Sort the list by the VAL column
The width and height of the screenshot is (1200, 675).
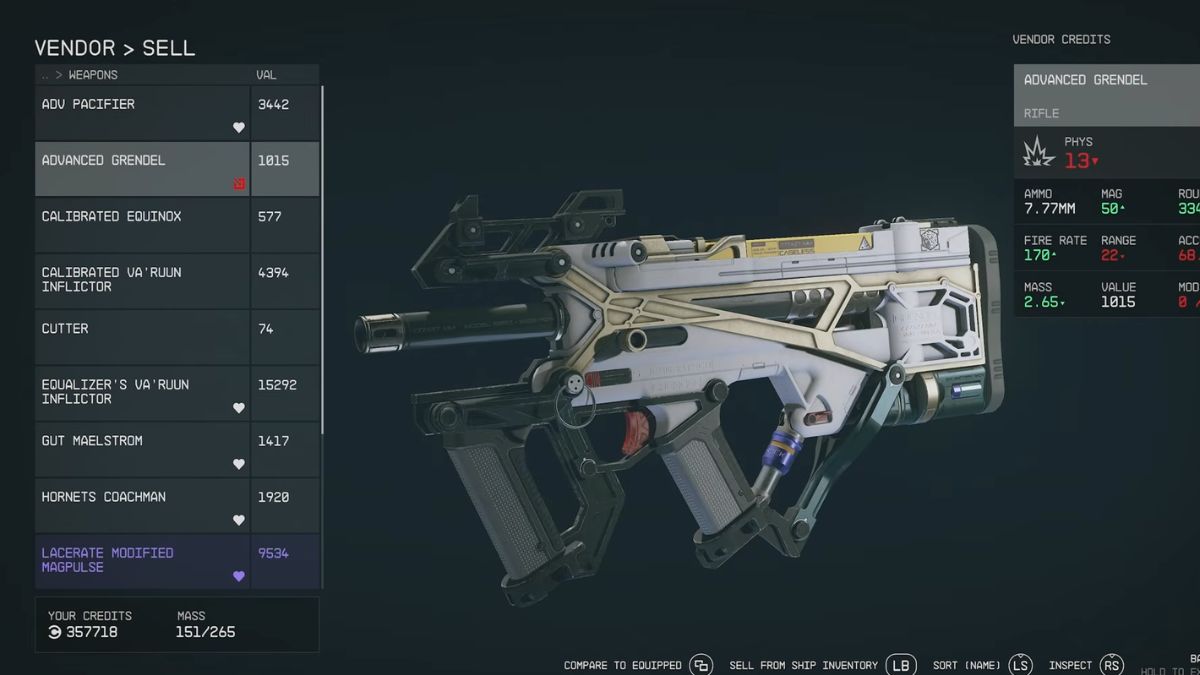coord(266,75)
